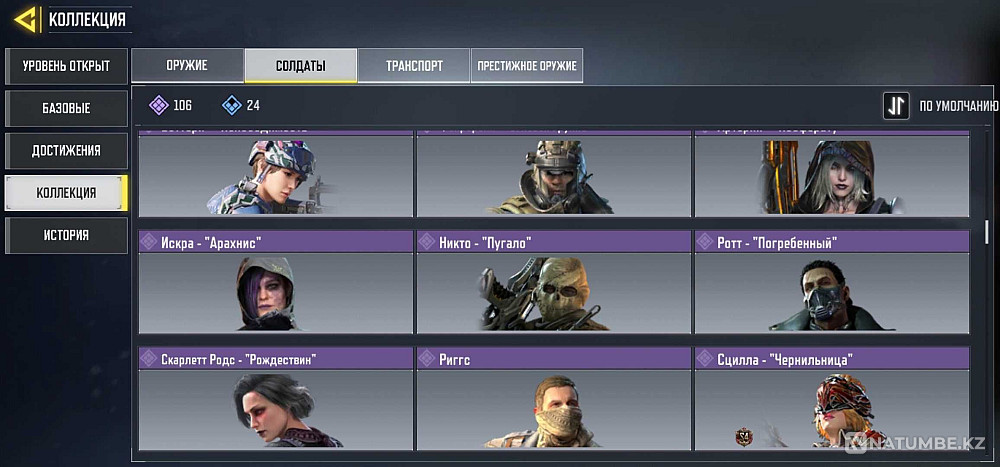Select the Сцилла "Чернильница" soldier card
1000x467 pixels.
point(831,398)
